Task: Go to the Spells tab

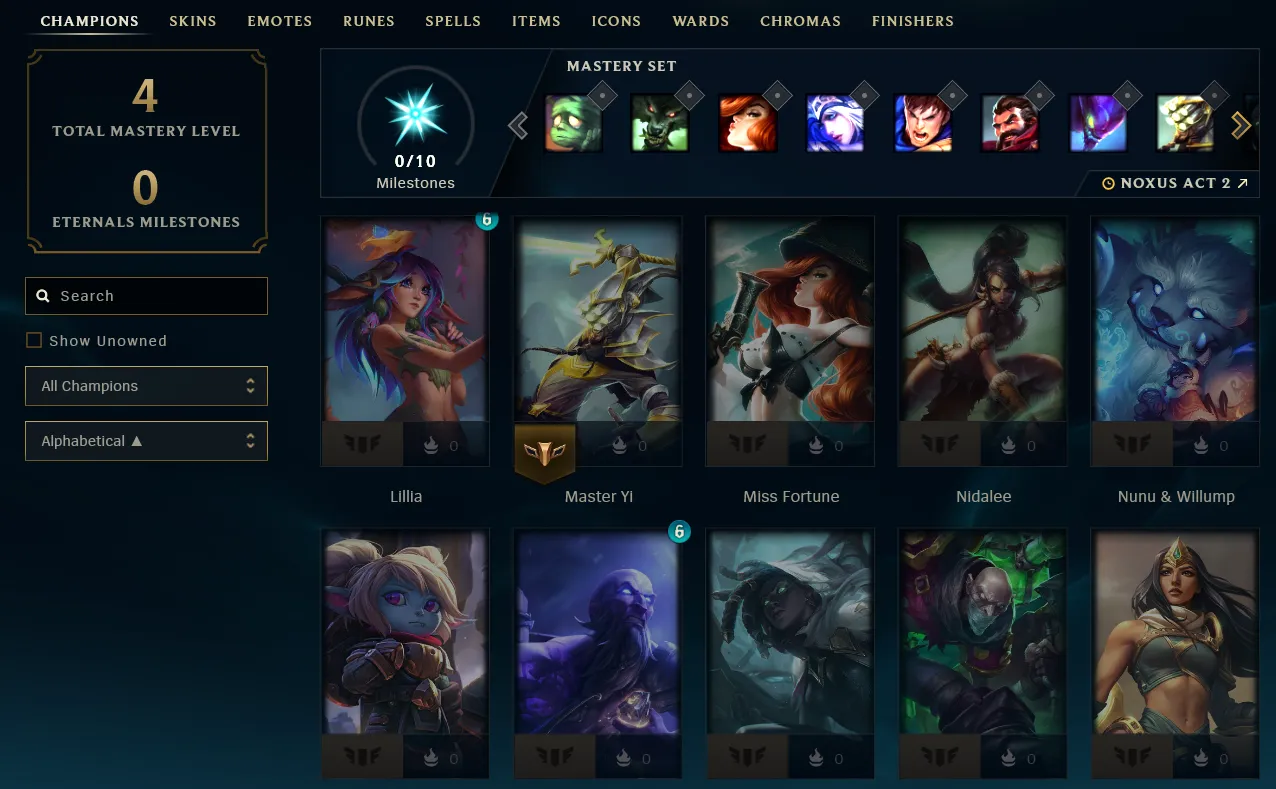Action: point(452,21)
